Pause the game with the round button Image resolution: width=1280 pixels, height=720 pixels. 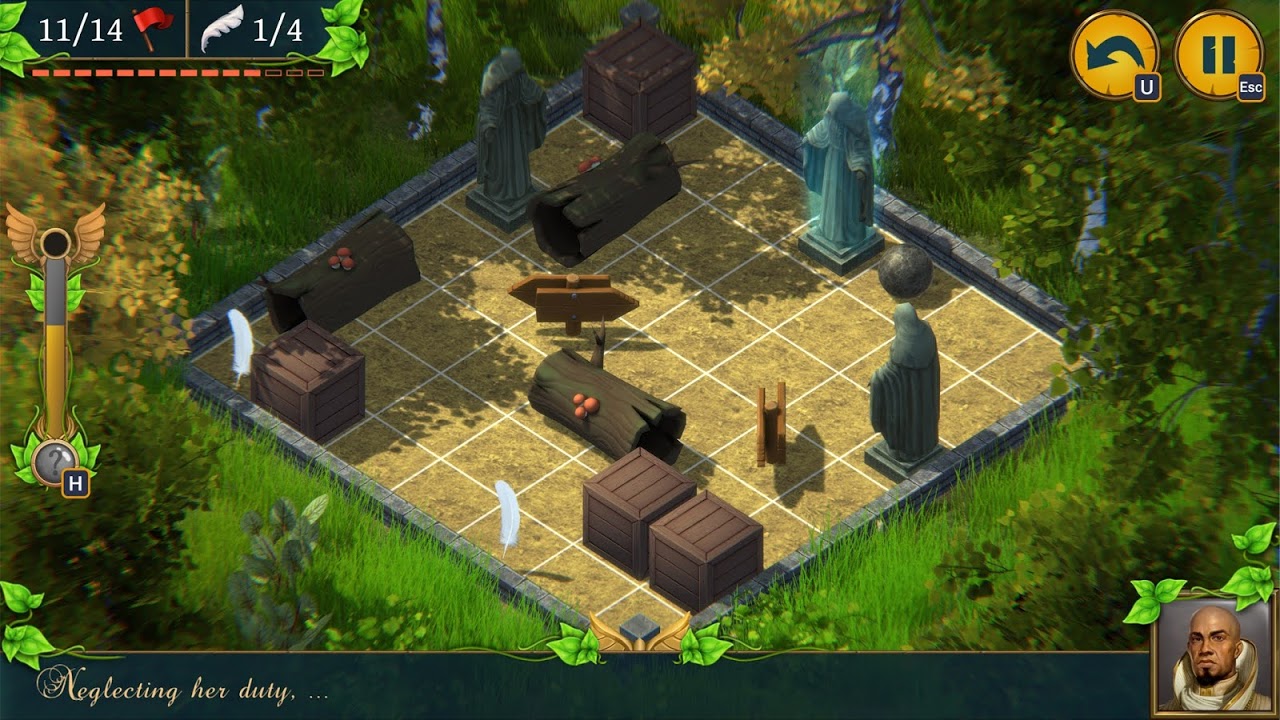coord(1218,54)
